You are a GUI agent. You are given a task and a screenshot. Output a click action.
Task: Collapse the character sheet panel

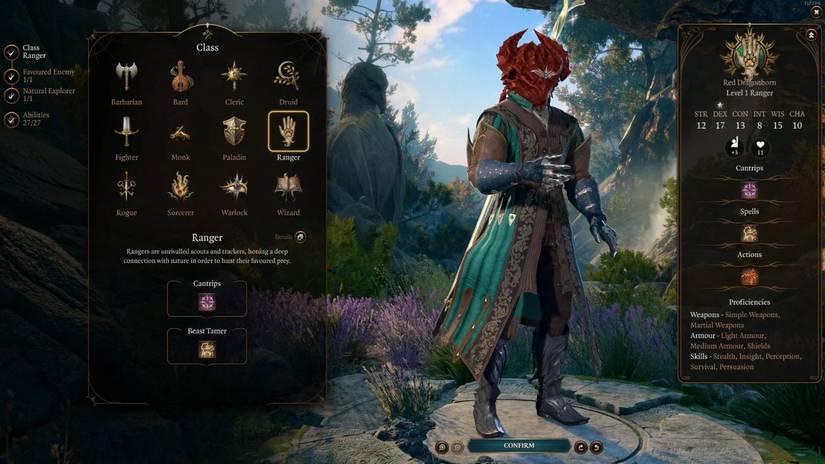point(810,33)
